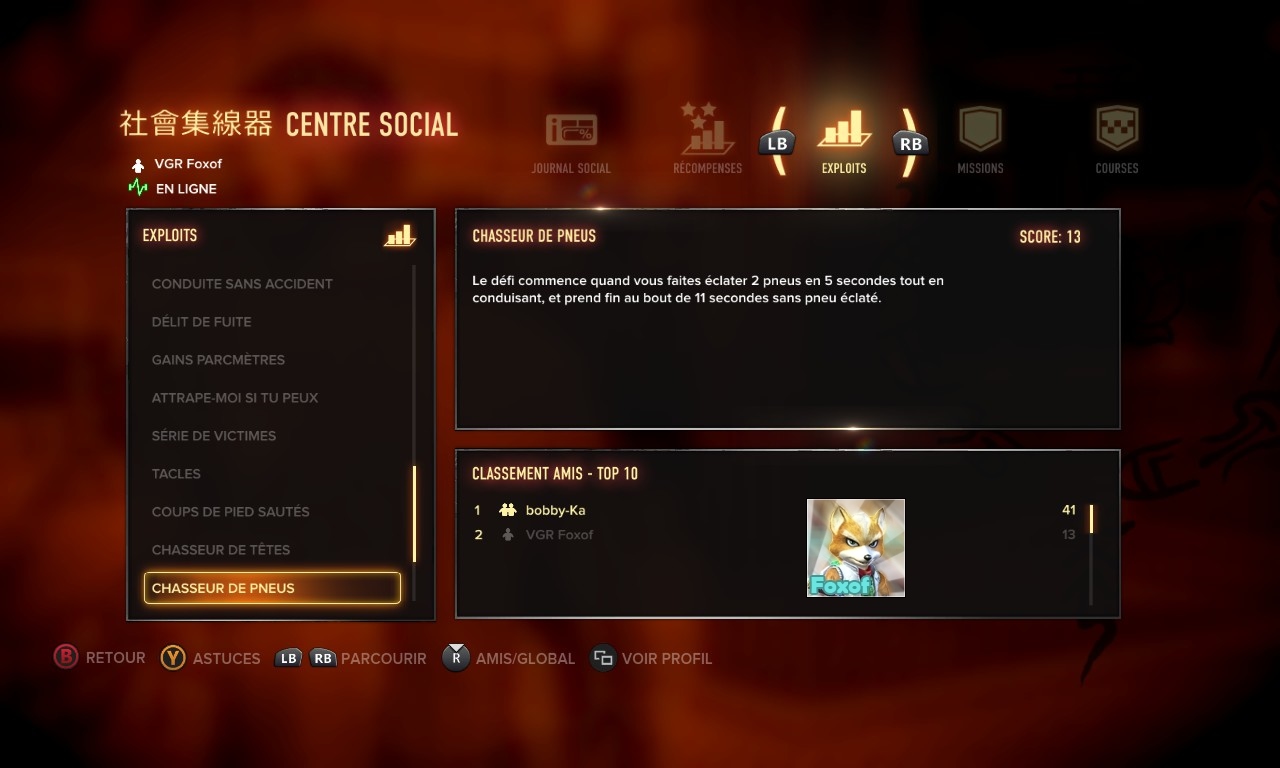Choose the Tacles exploit entry
Viewport: 1280px width, 768px height.
pos(176,474)
